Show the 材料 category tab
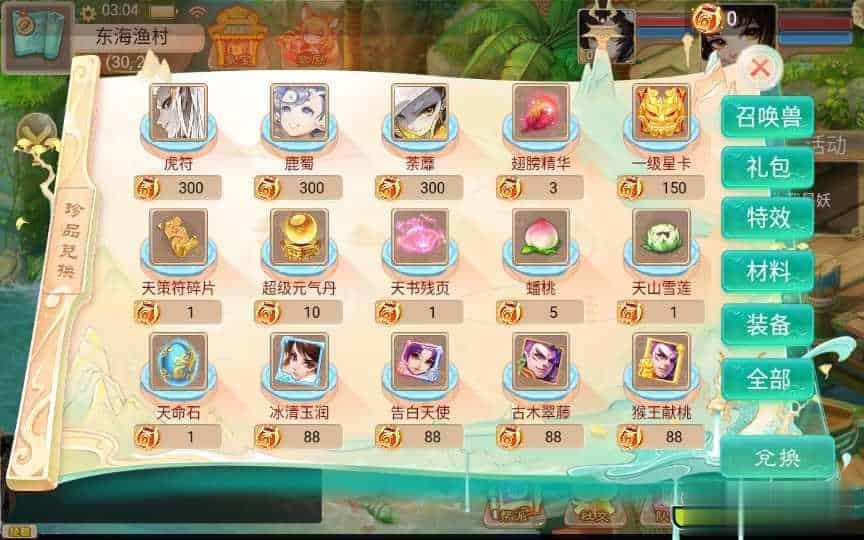The width and height of the screenshot is (864, 540). click(x=768, y=271)
